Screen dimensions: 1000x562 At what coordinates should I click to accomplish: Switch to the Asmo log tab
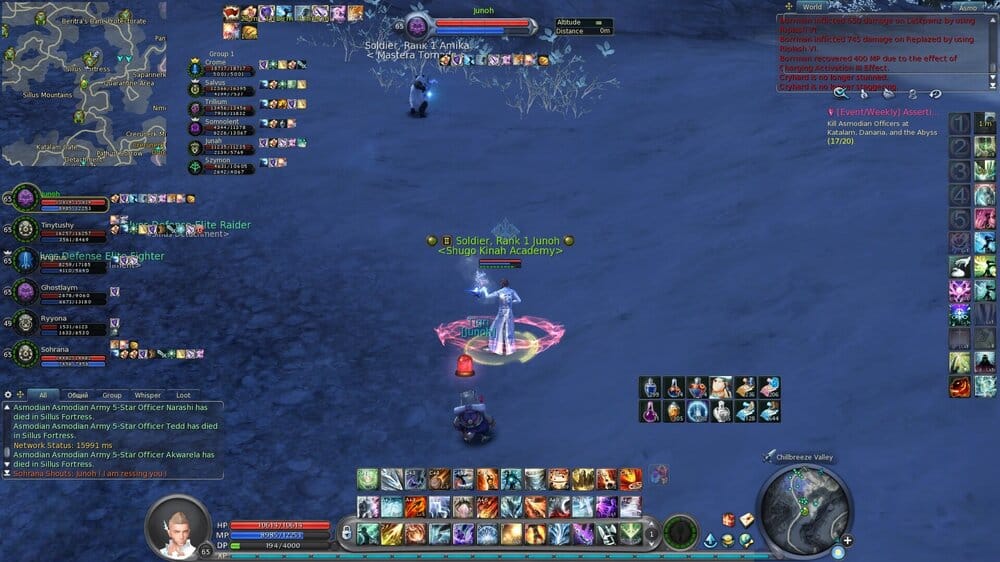pos(967,7)
